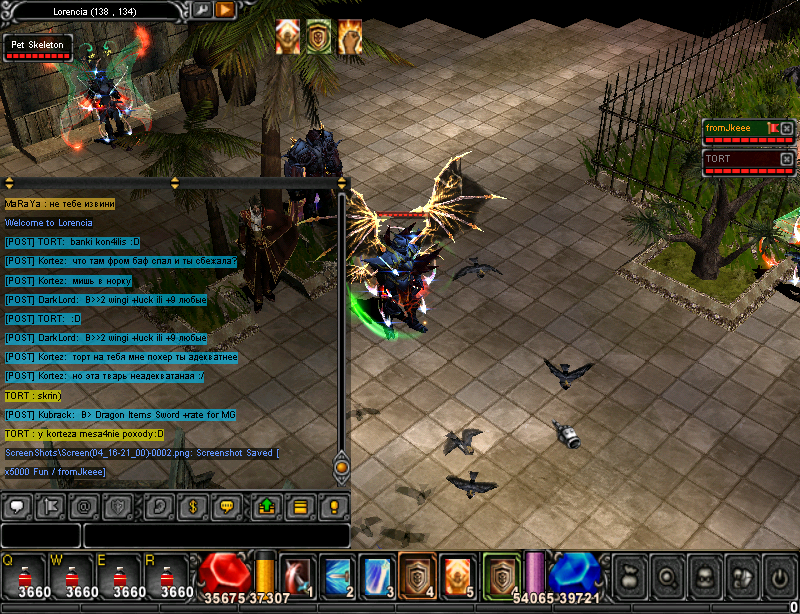This screenshot has height=614, width=800.
Task: Open the wrench settings button
Action: 202,9
